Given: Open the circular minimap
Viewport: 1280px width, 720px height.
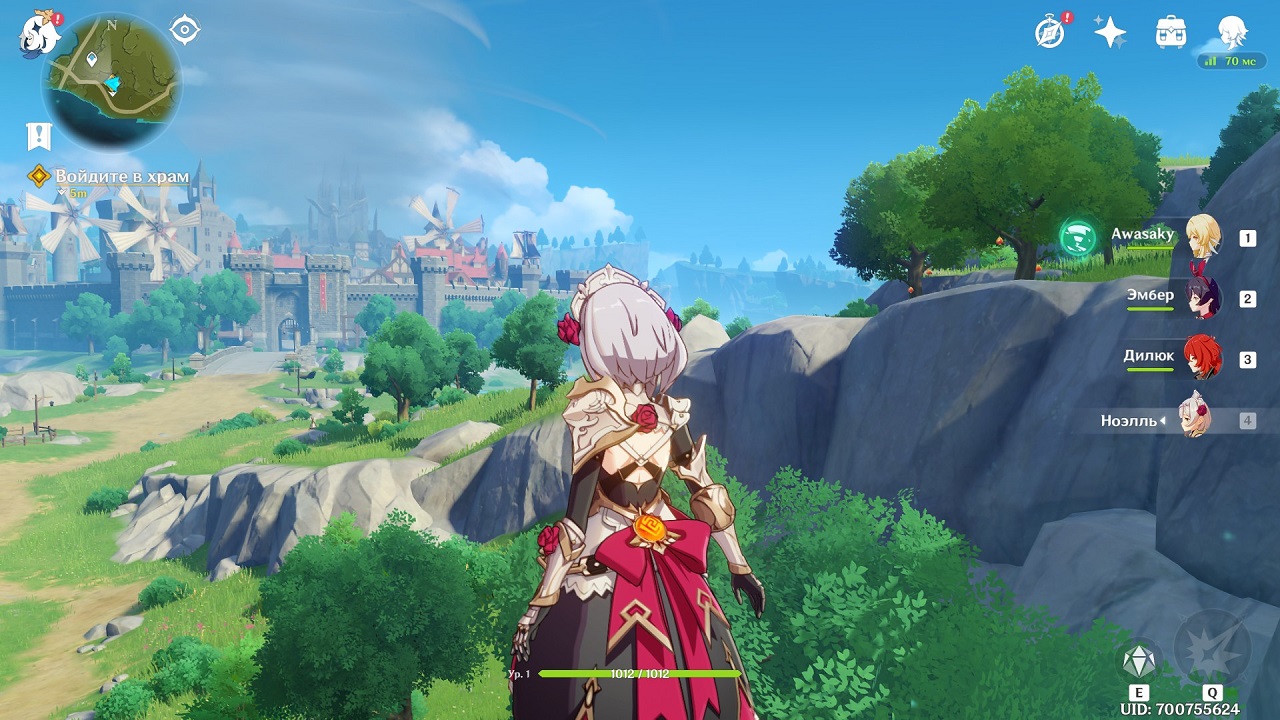Looking at the screenshot, I should coord(111,80).
